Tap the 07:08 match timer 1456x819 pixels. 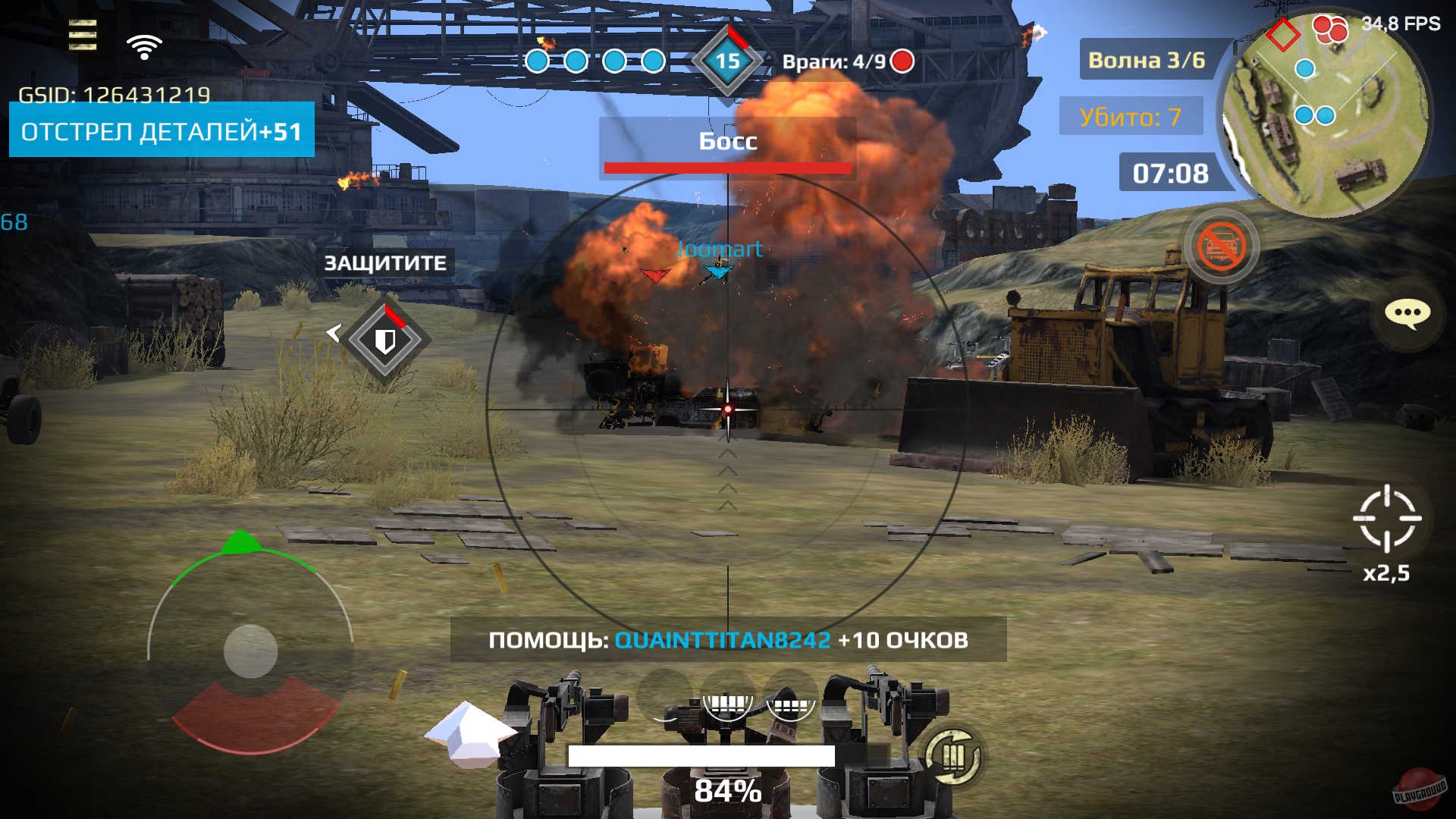1170,173
